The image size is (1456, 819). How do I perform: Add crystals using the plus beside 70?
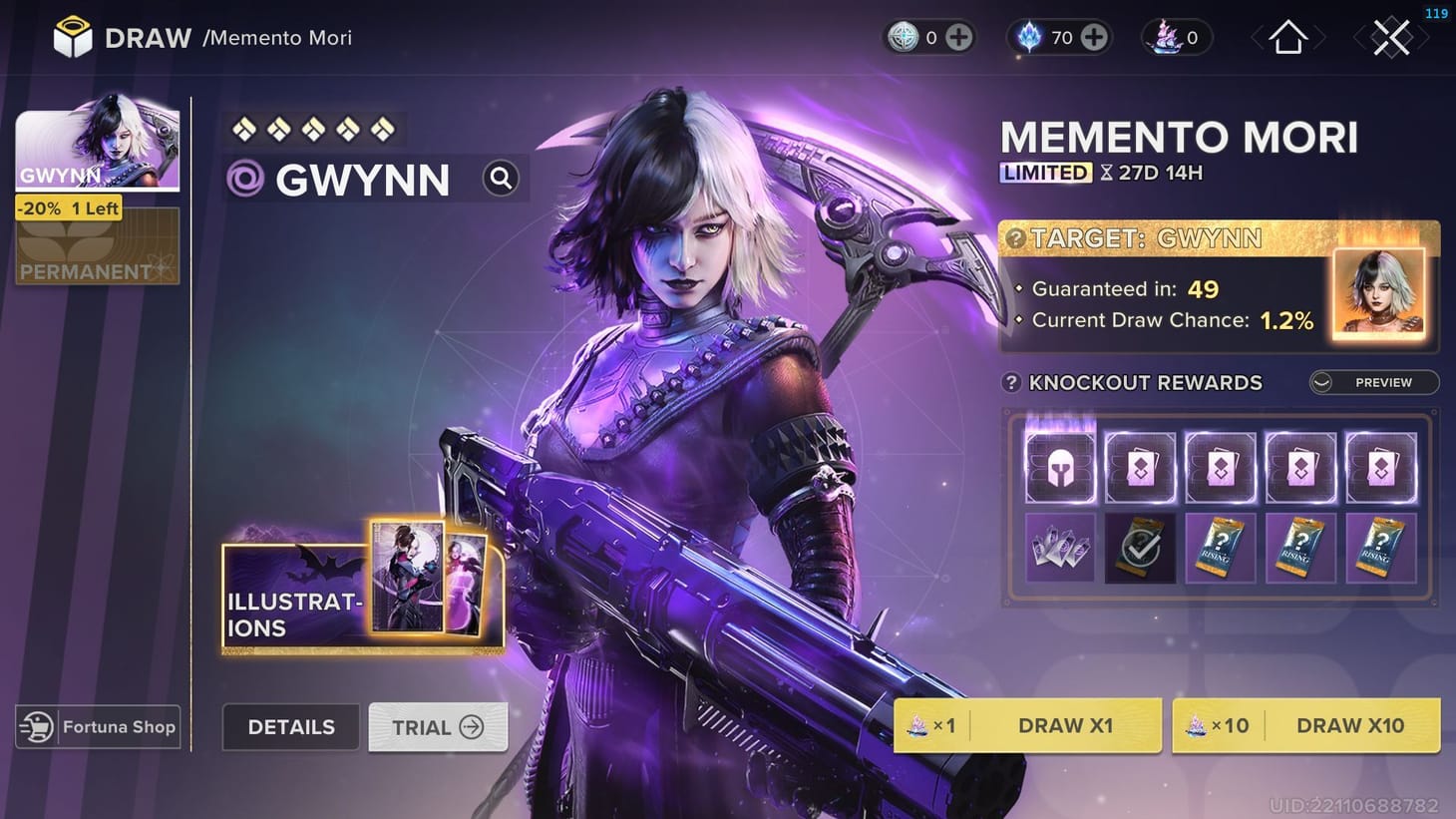1094,37
